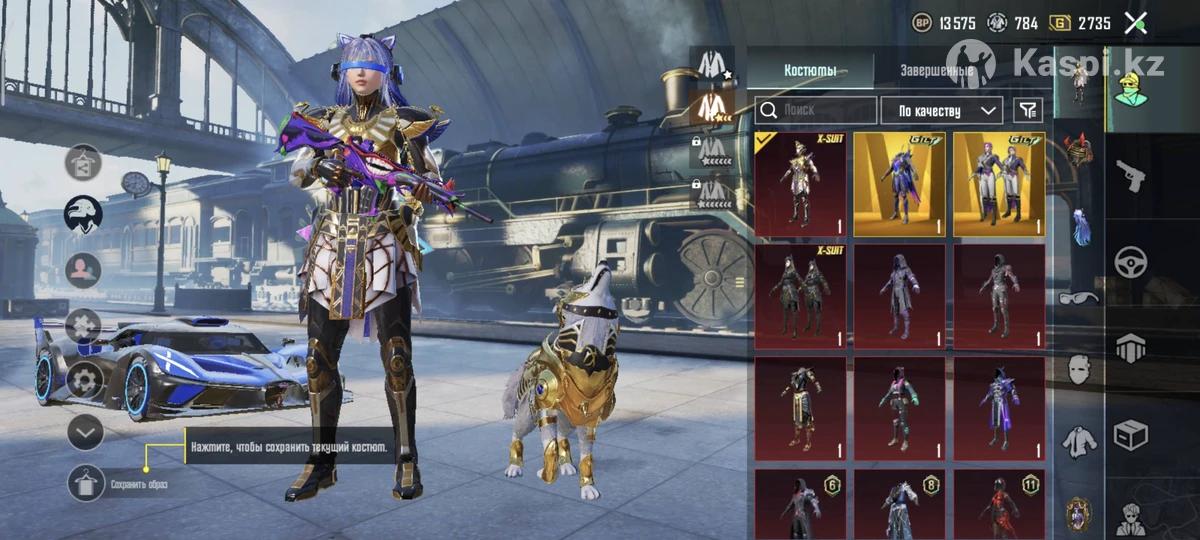Select the first suit preset with one star
This screenshot has width=1200, height=540.
[x=712, y=64]
